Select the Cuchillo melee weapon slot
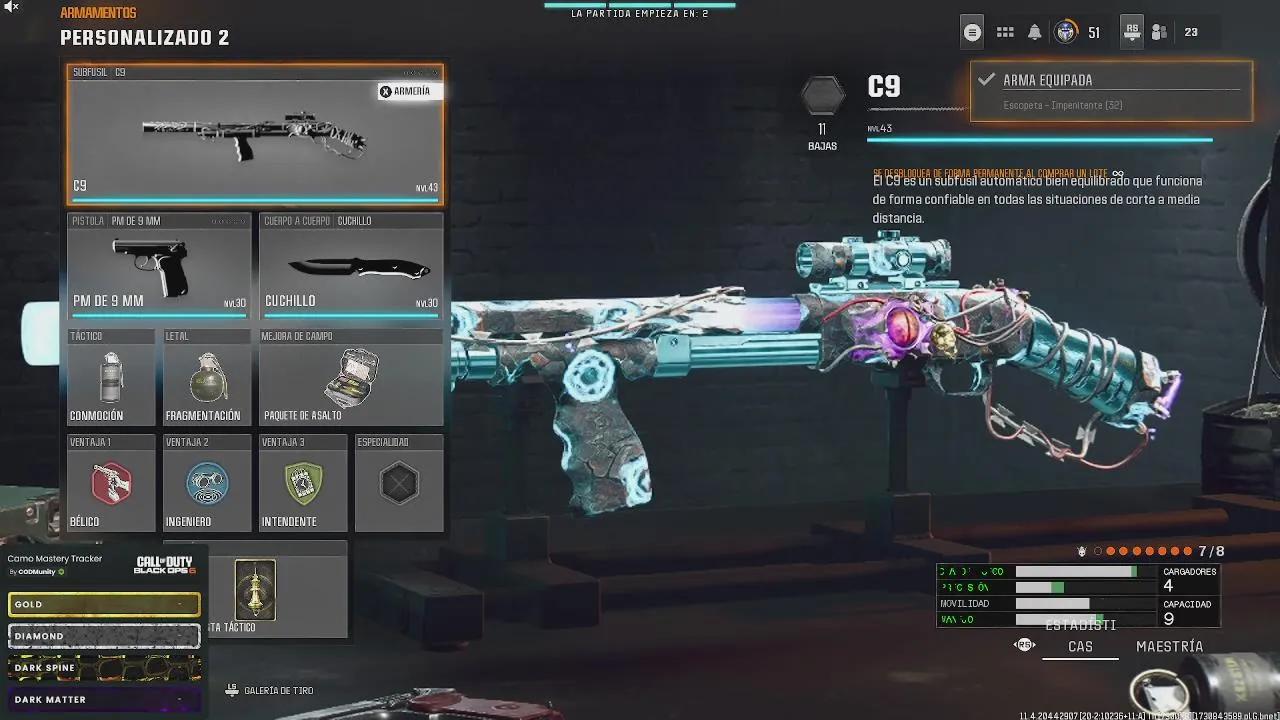The width and height of the screenshot is (1280, 720). pos(351,267)
